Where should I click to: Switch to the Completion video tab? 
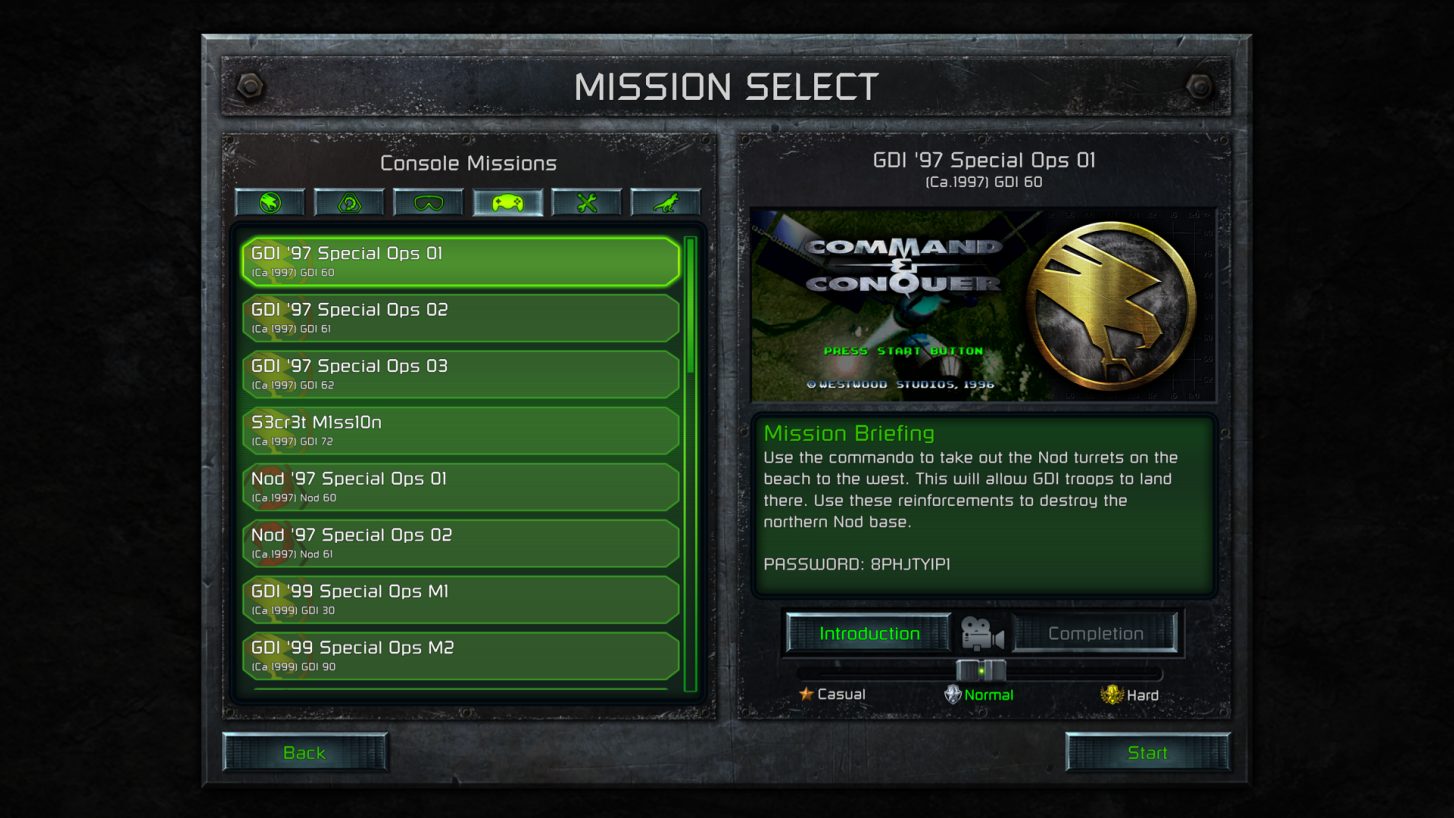coord(1095,632)
